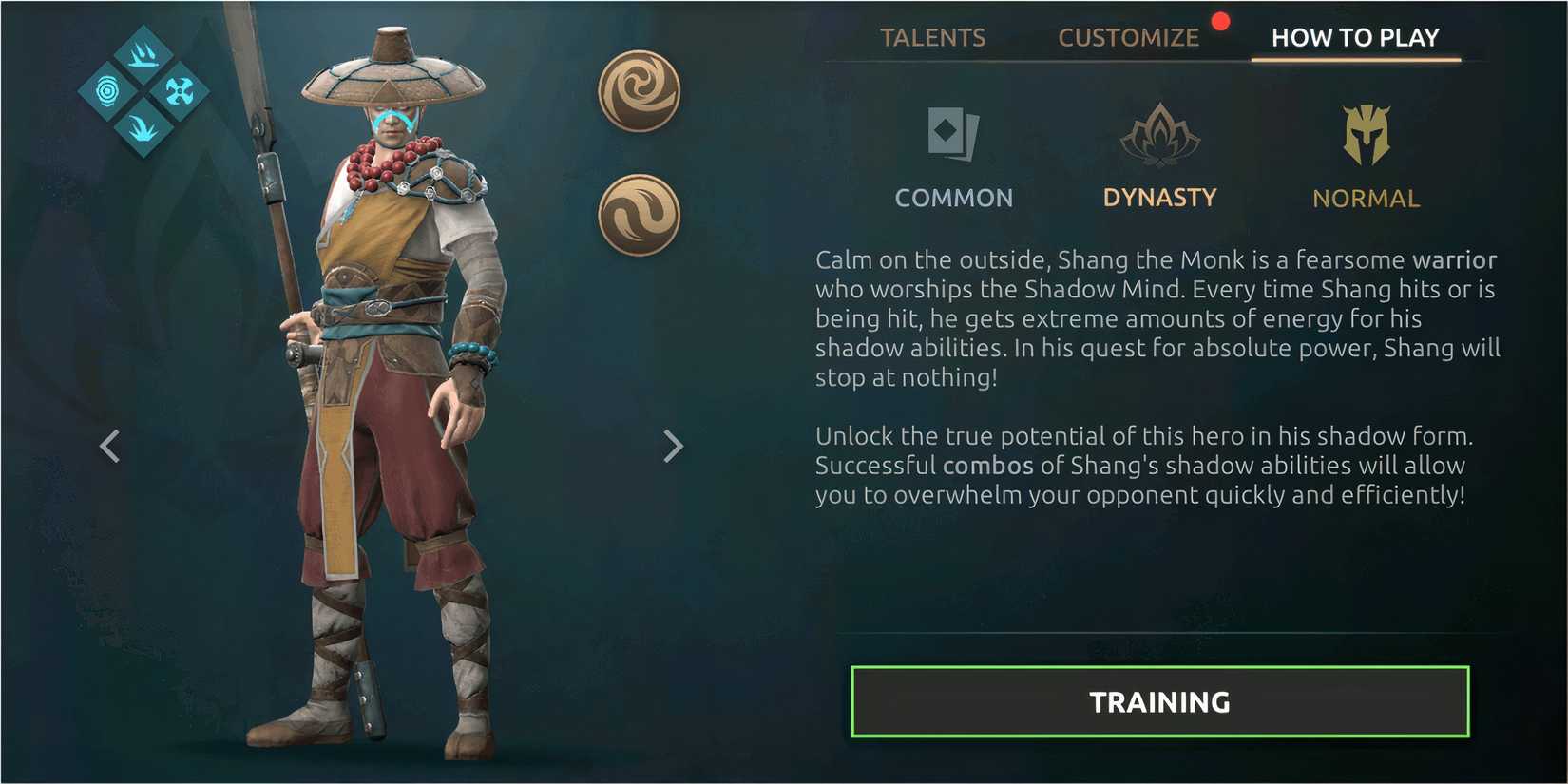Viewport: 1568px width, 784px height.
Task: Switch to the TALENTS tab
Action: [x=933, y=37]
